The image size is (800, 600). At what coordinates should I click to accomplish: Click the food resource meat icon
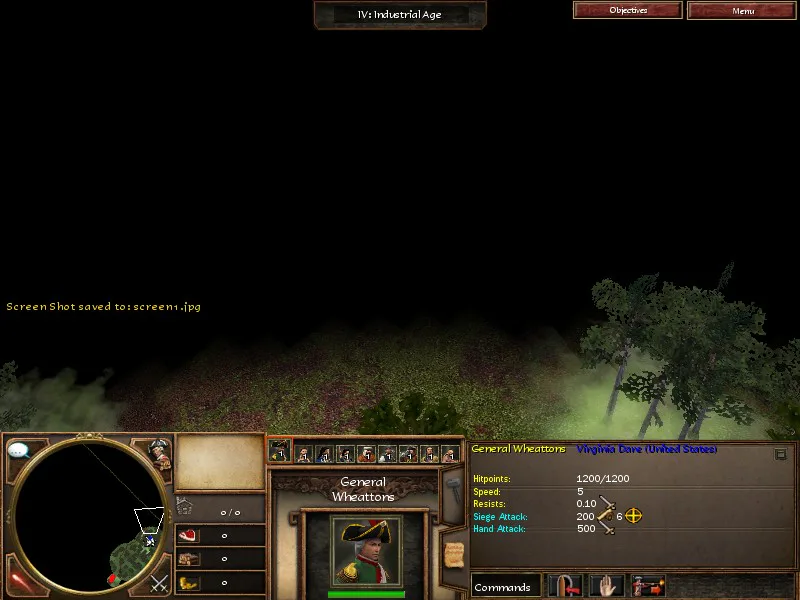tap(188, 536)
